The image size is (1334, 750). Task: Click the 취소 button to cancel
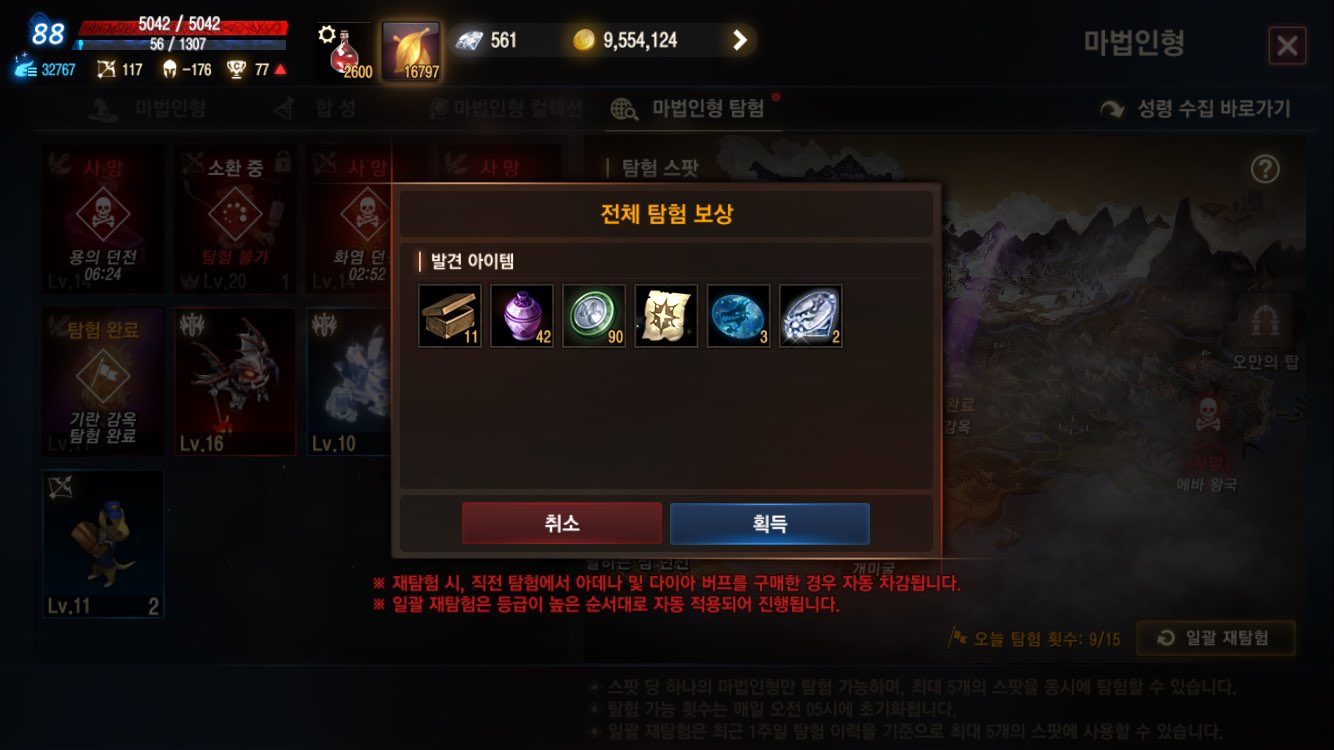pos(561,522)
